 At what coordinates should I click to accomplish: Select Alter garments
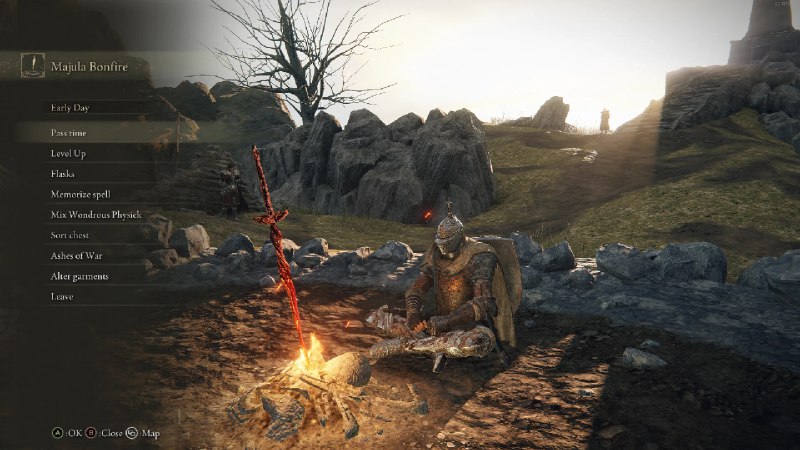80,276
